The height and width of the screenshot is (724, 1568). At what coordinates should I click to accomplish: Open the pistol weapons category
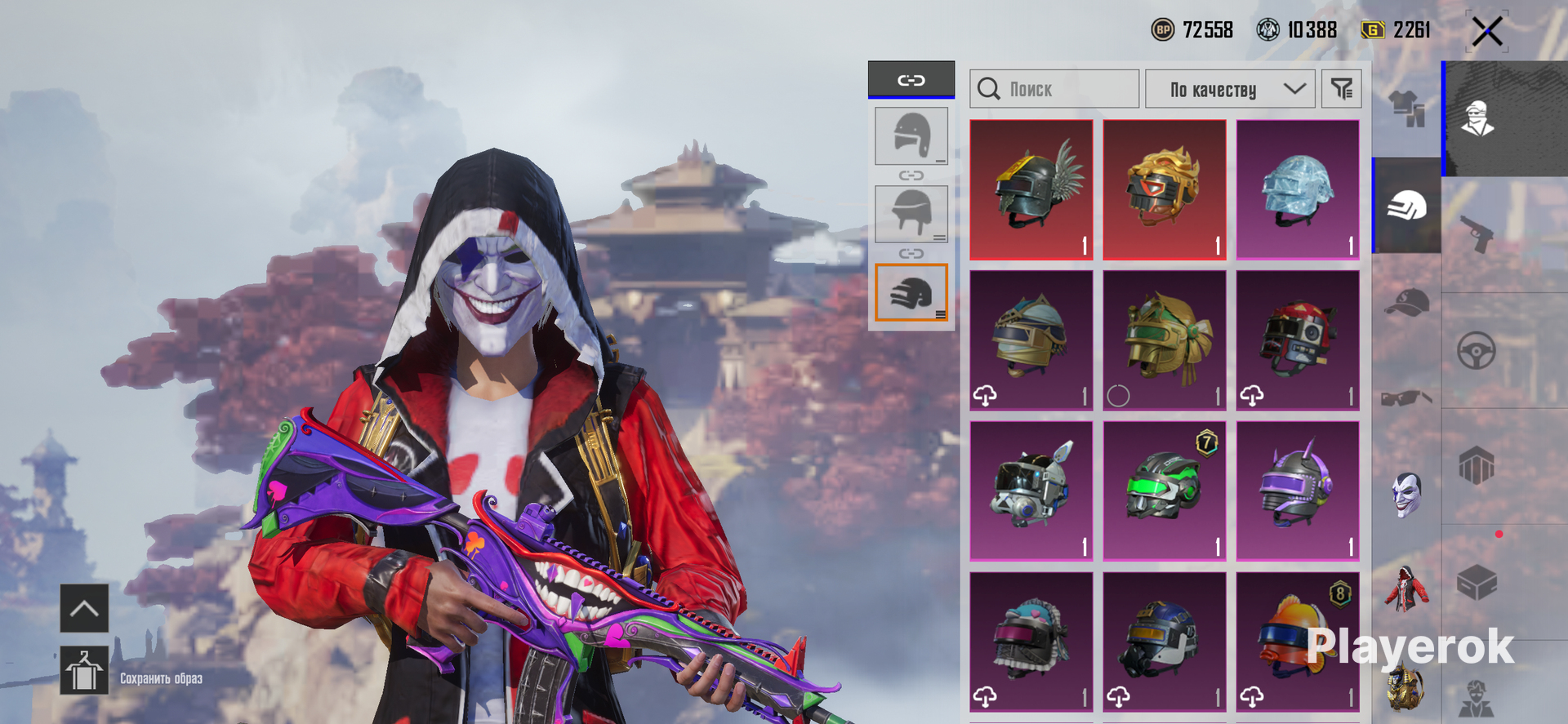(x=1477, y=234)
